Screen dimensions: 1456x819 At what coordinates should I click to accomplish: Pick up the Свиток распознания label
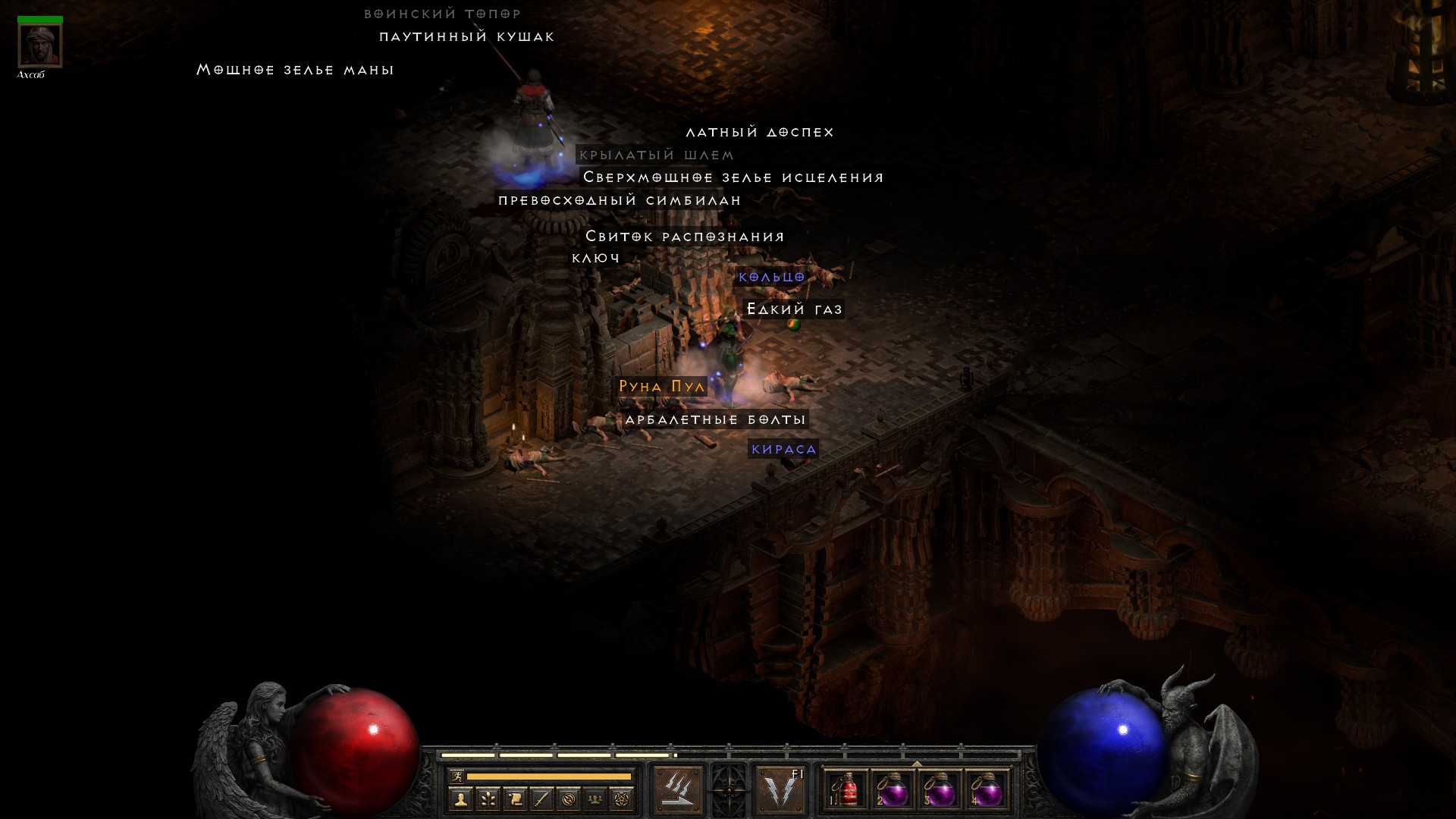685,237
